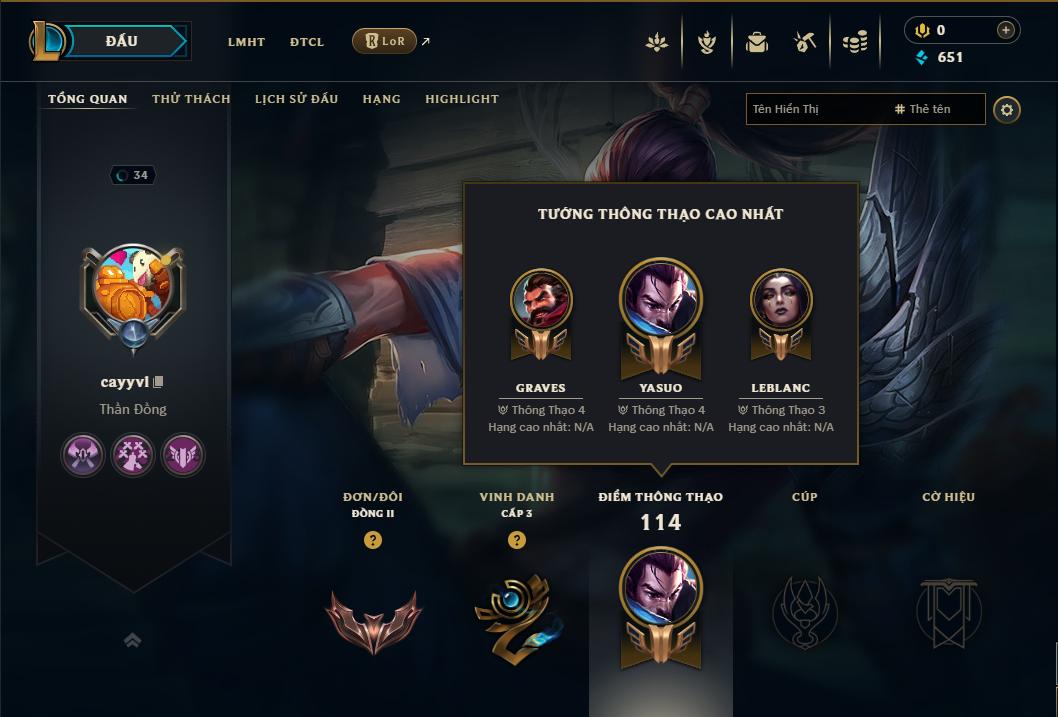Open the coin stack store icon

(855, 42)
